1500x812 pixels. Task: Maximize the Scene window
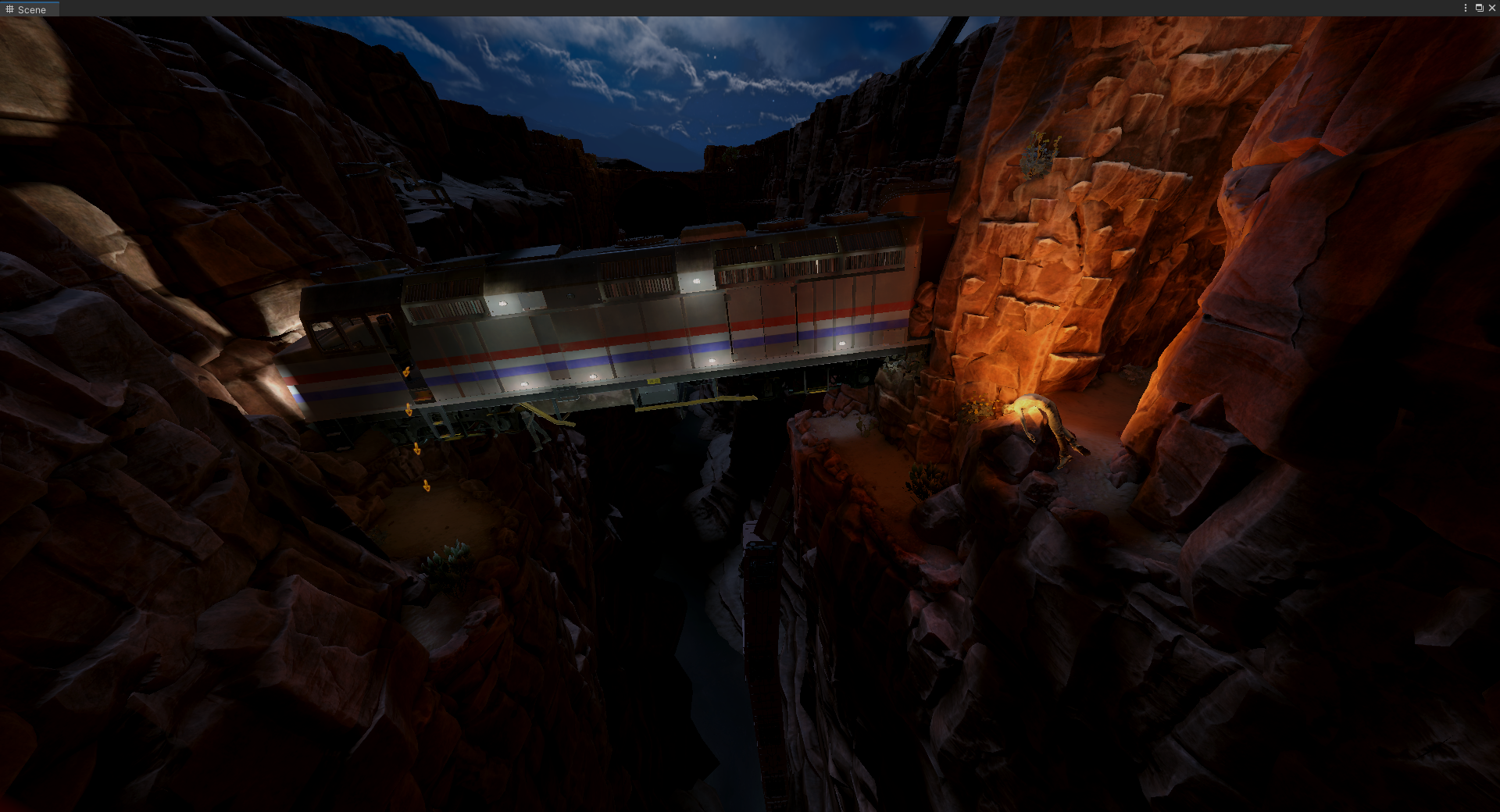[x=1479, y=8]
